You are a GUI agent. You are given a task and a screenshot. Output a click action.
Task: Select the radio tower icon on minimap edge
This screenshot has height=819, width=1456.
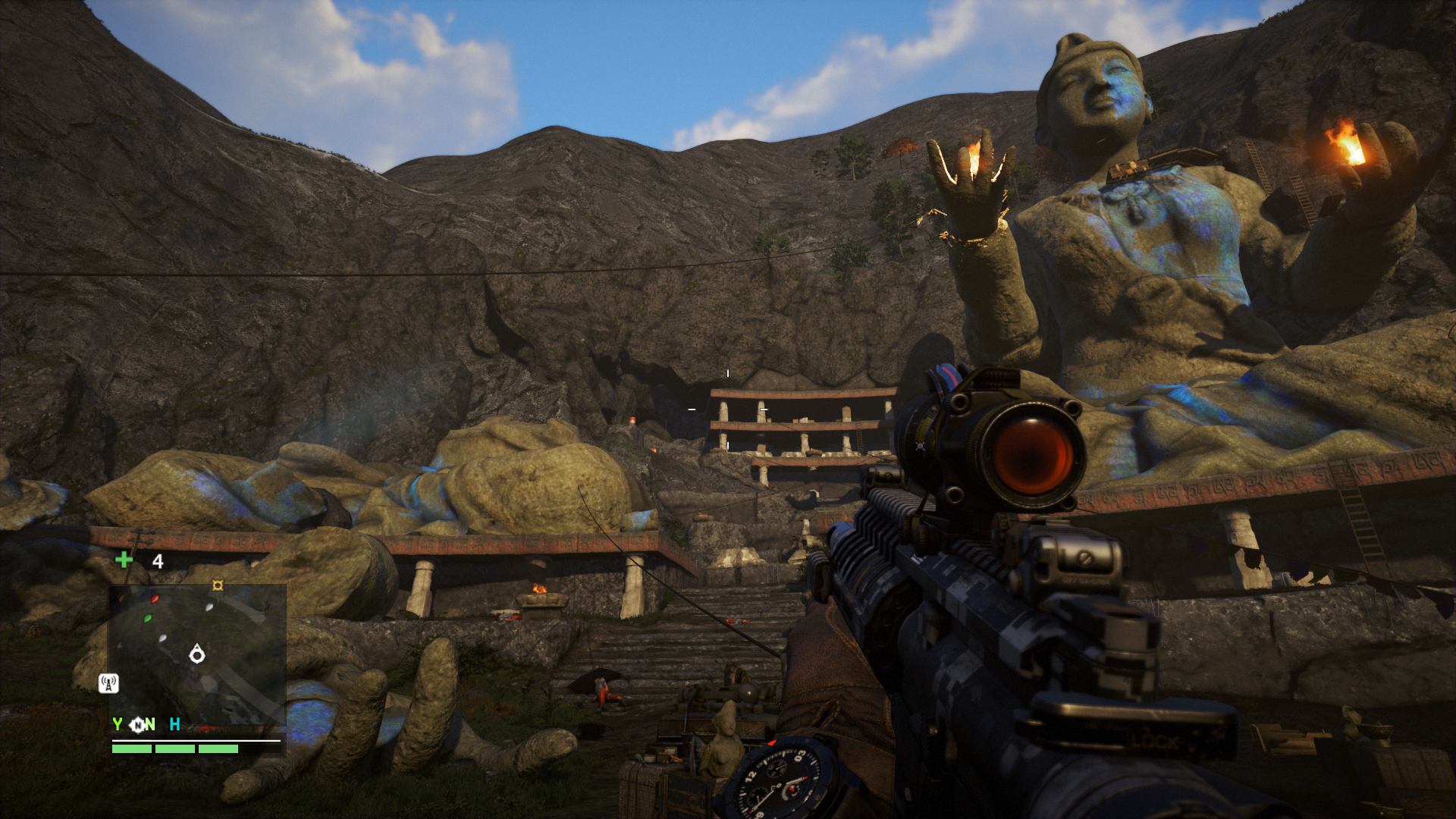(x=108, y=683)
